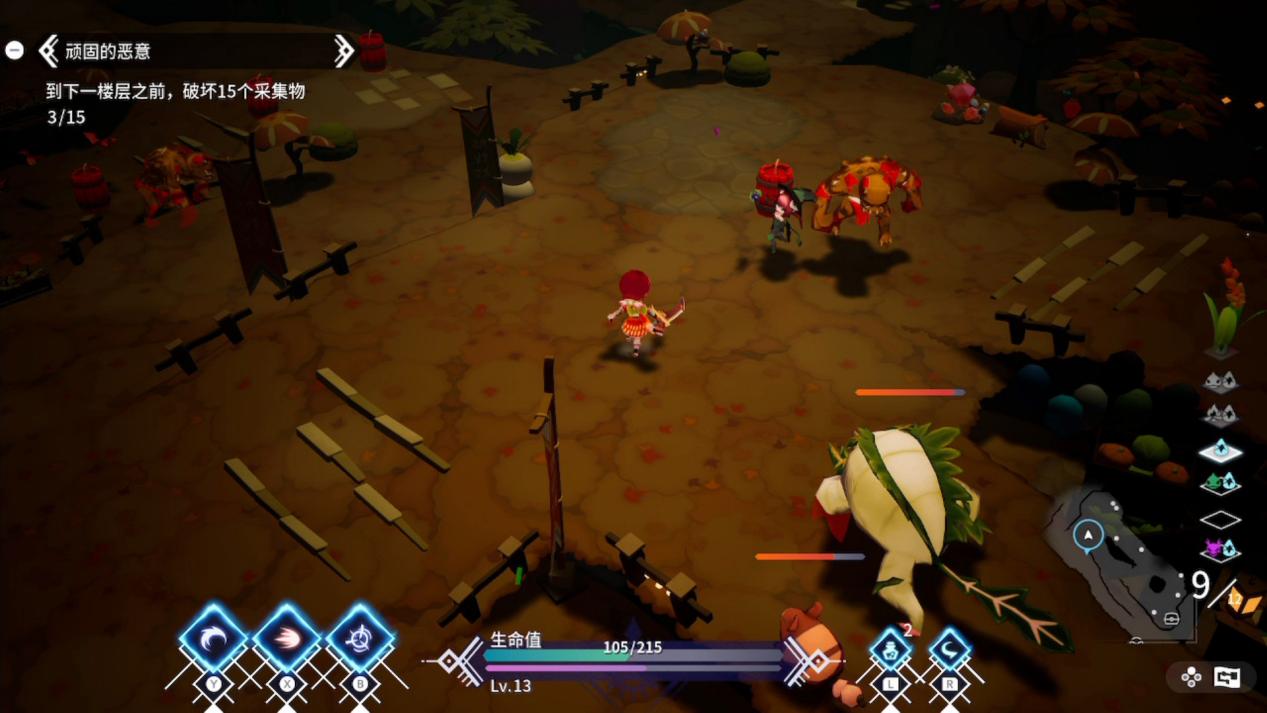
Task: Drink the healing potion
Action: tap(890, 650)
